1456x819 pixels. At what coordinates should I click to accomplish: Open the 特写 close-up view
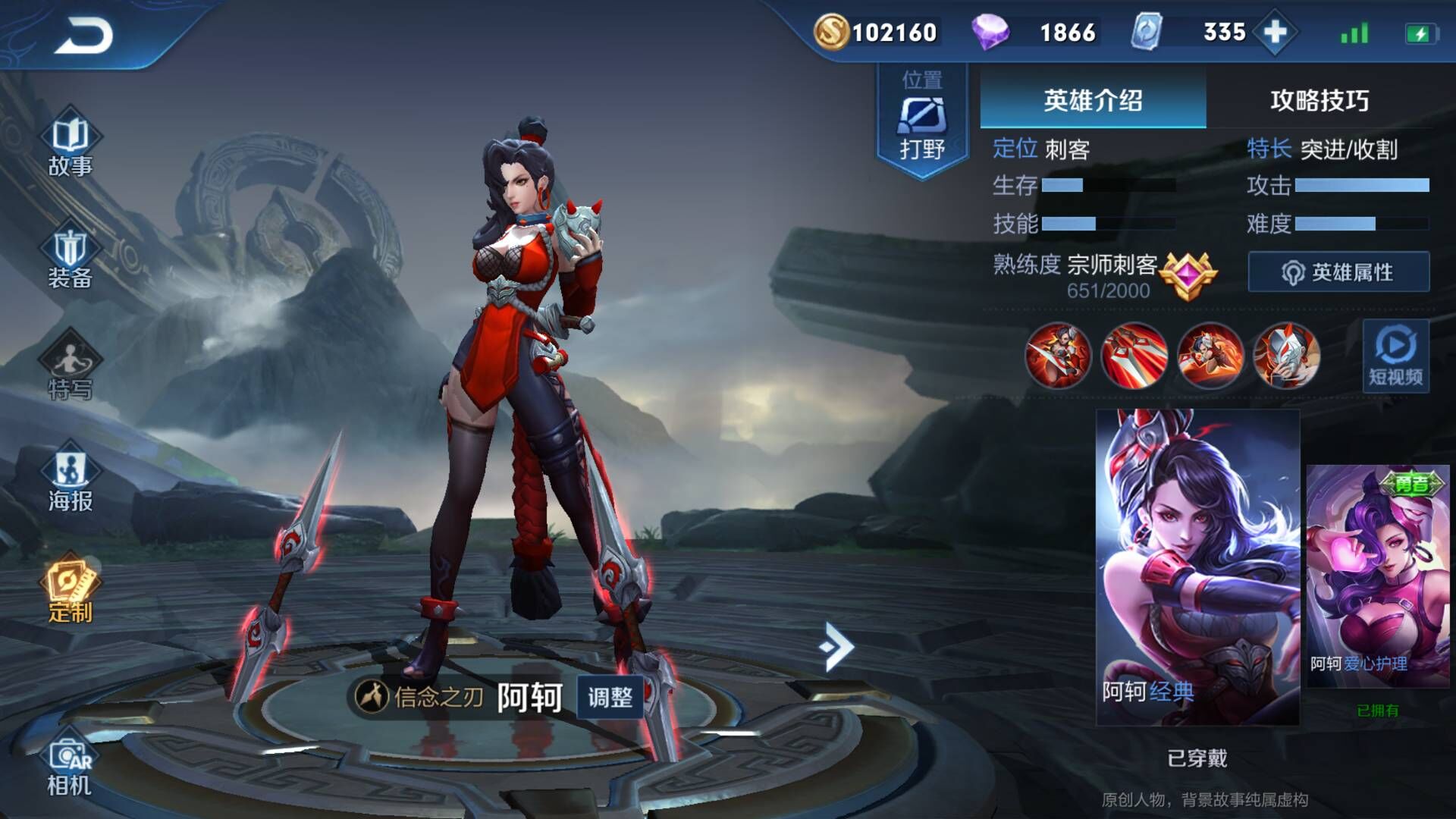(70, 368)
